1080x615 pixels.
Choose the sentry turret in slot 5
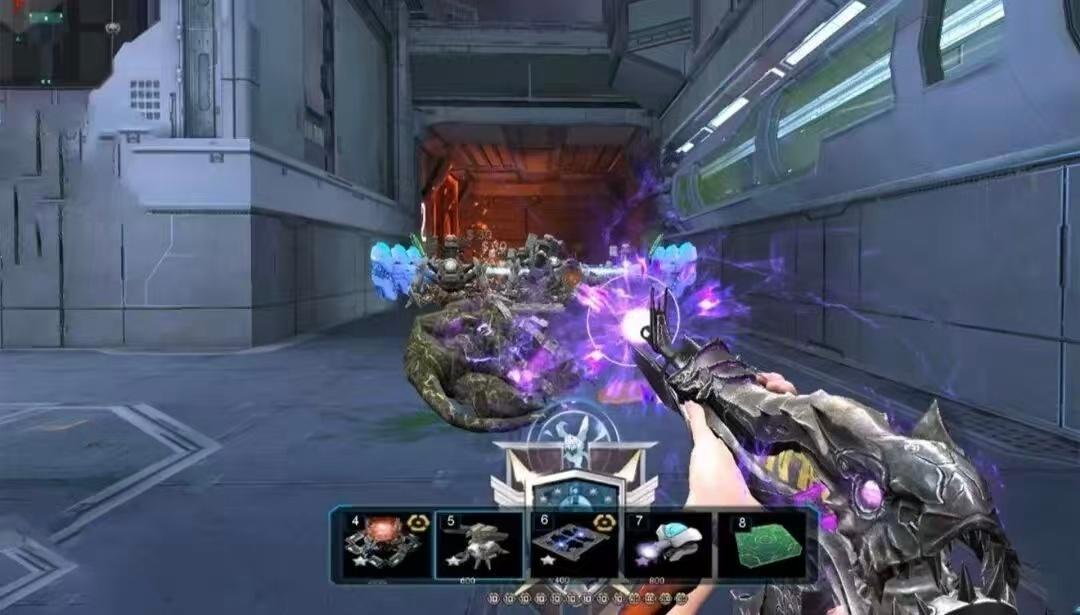pos(478,545)
